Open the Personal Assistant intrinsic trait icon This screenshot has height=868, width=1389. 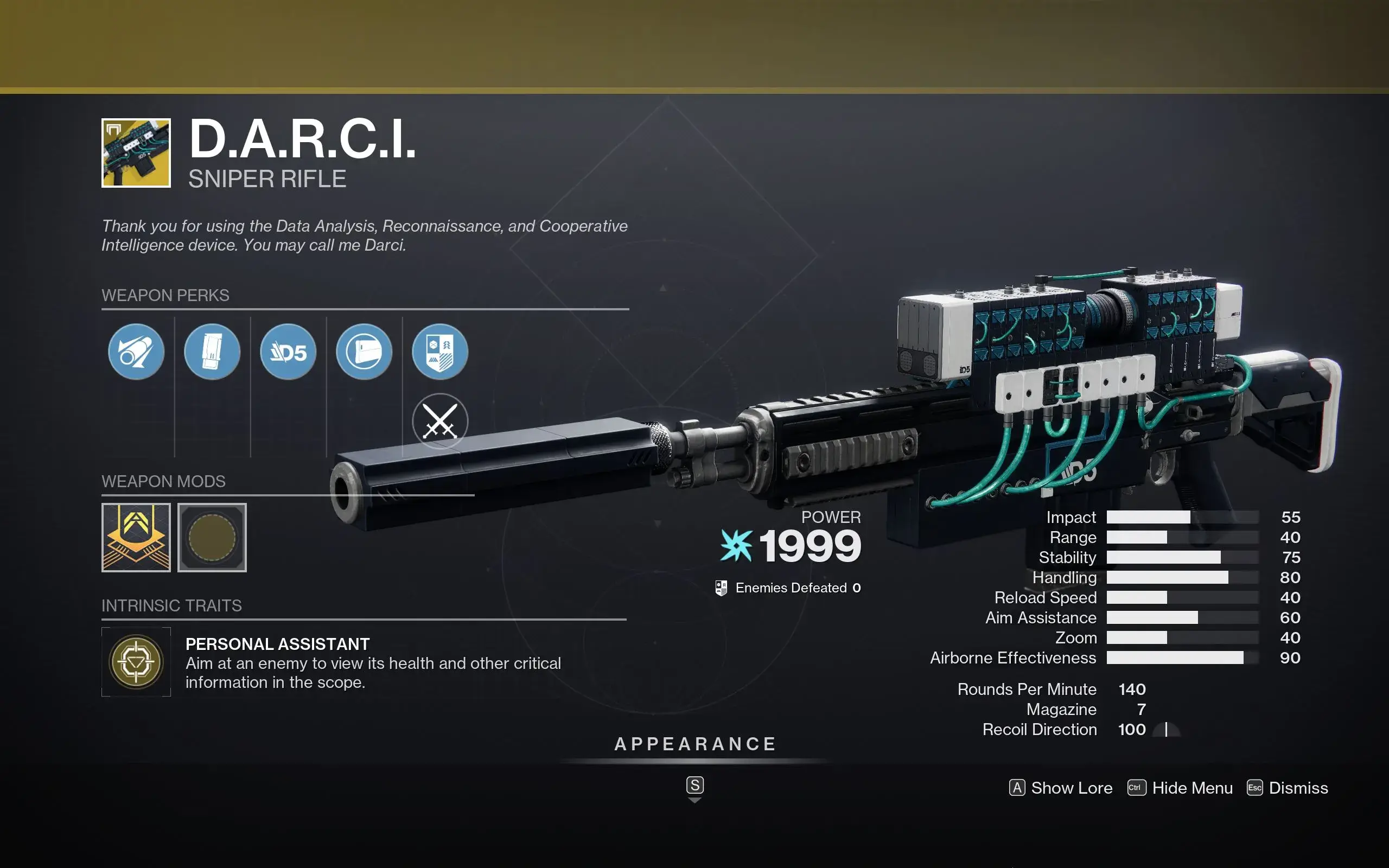tap(136, 662)
